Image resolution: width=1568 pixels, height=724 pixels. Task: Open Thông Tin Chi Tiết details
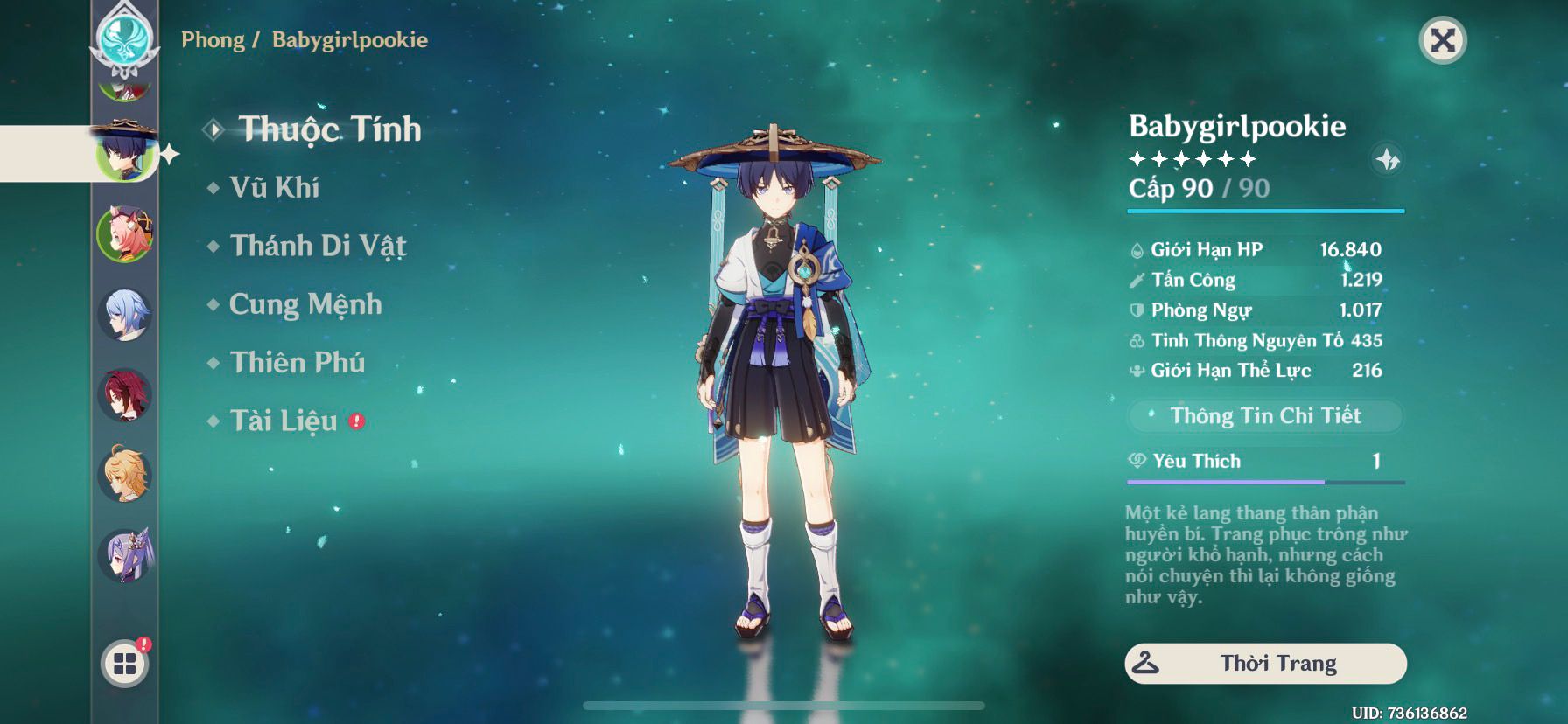1264,416
